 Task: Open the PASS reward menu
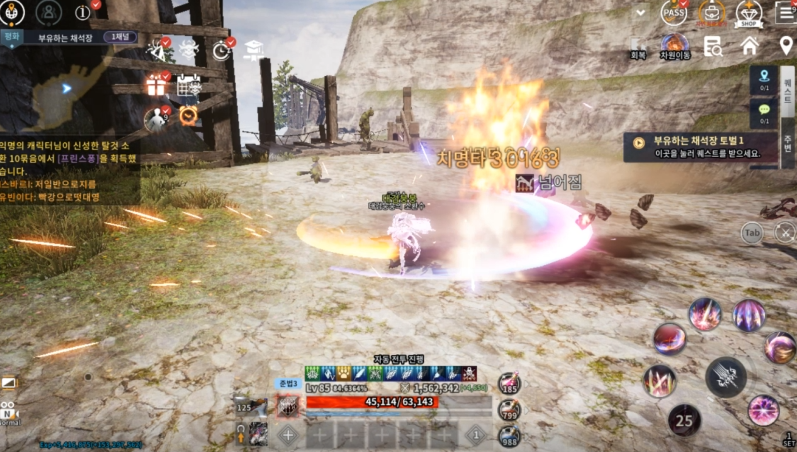coord(673,13)
